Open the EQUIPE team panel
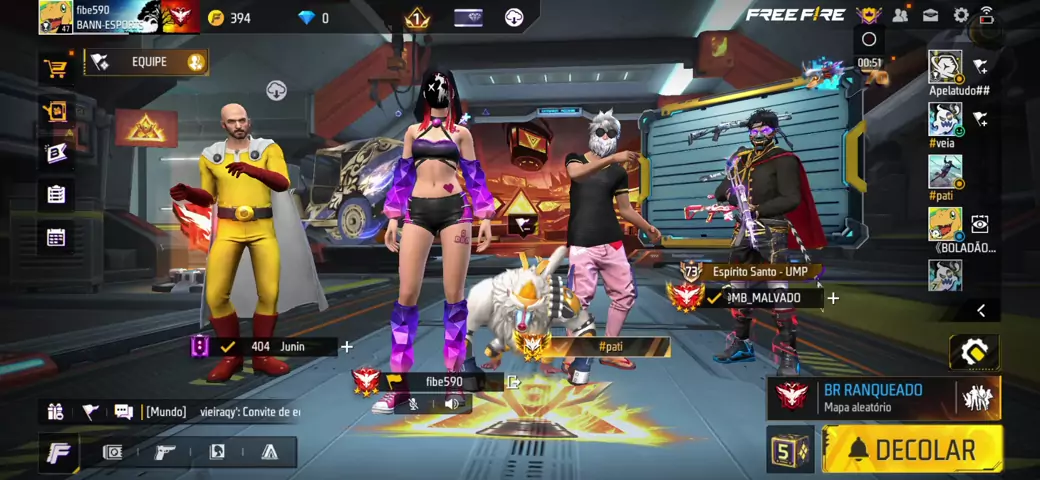1040x480 pixels. (x=148, y=62)
